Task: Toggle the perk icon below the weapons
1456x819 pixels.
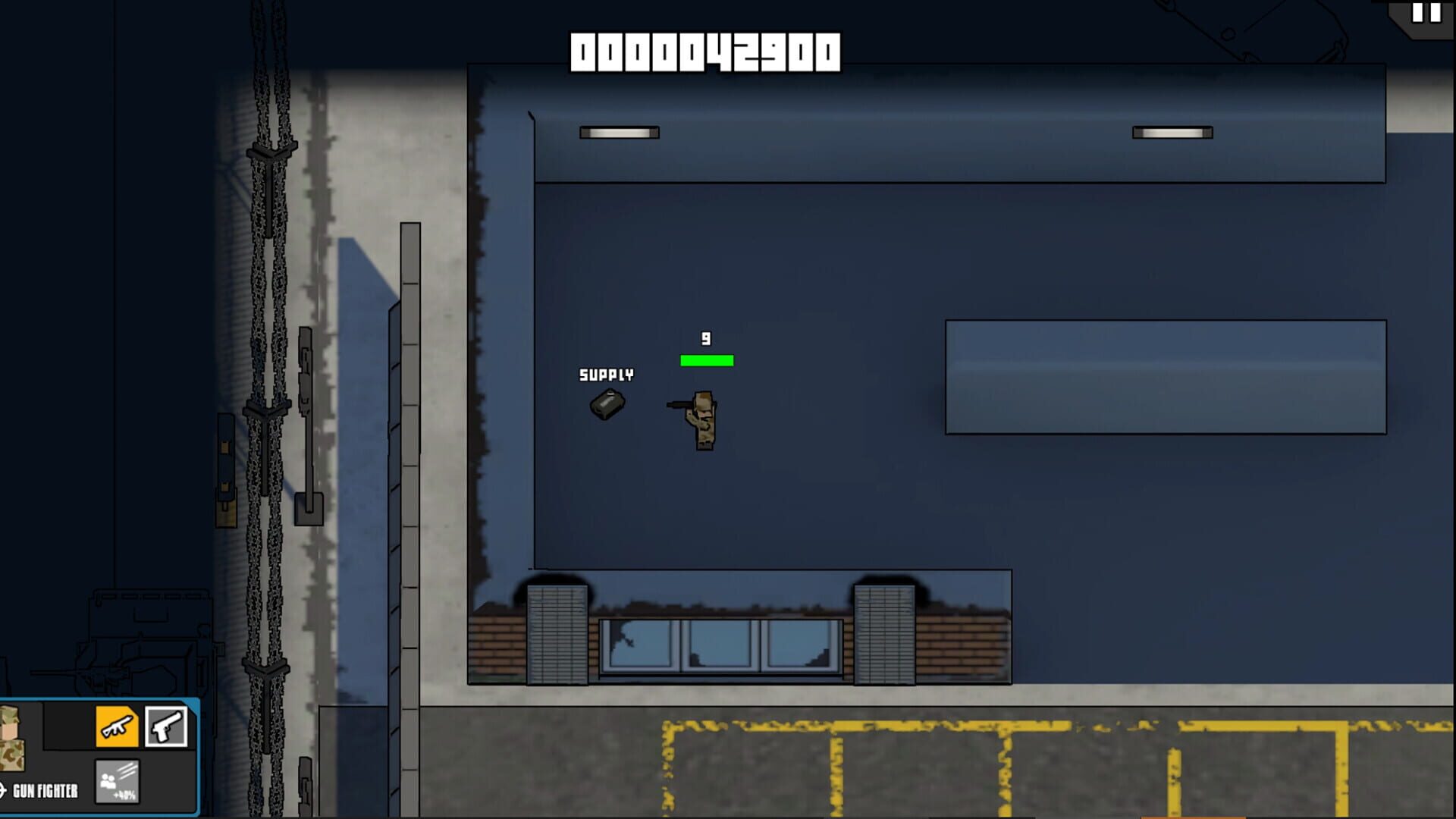Action: [118, 781]
